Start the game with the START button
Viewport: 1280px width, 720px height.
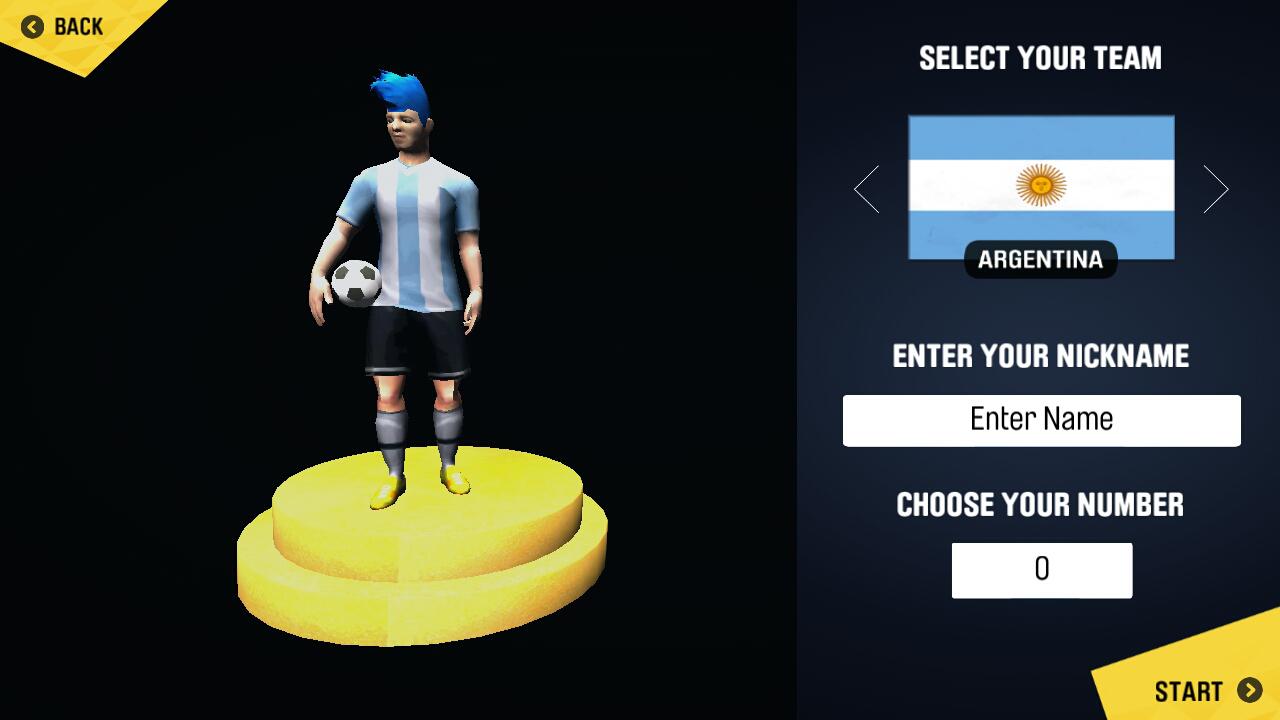click(1207, 691)
